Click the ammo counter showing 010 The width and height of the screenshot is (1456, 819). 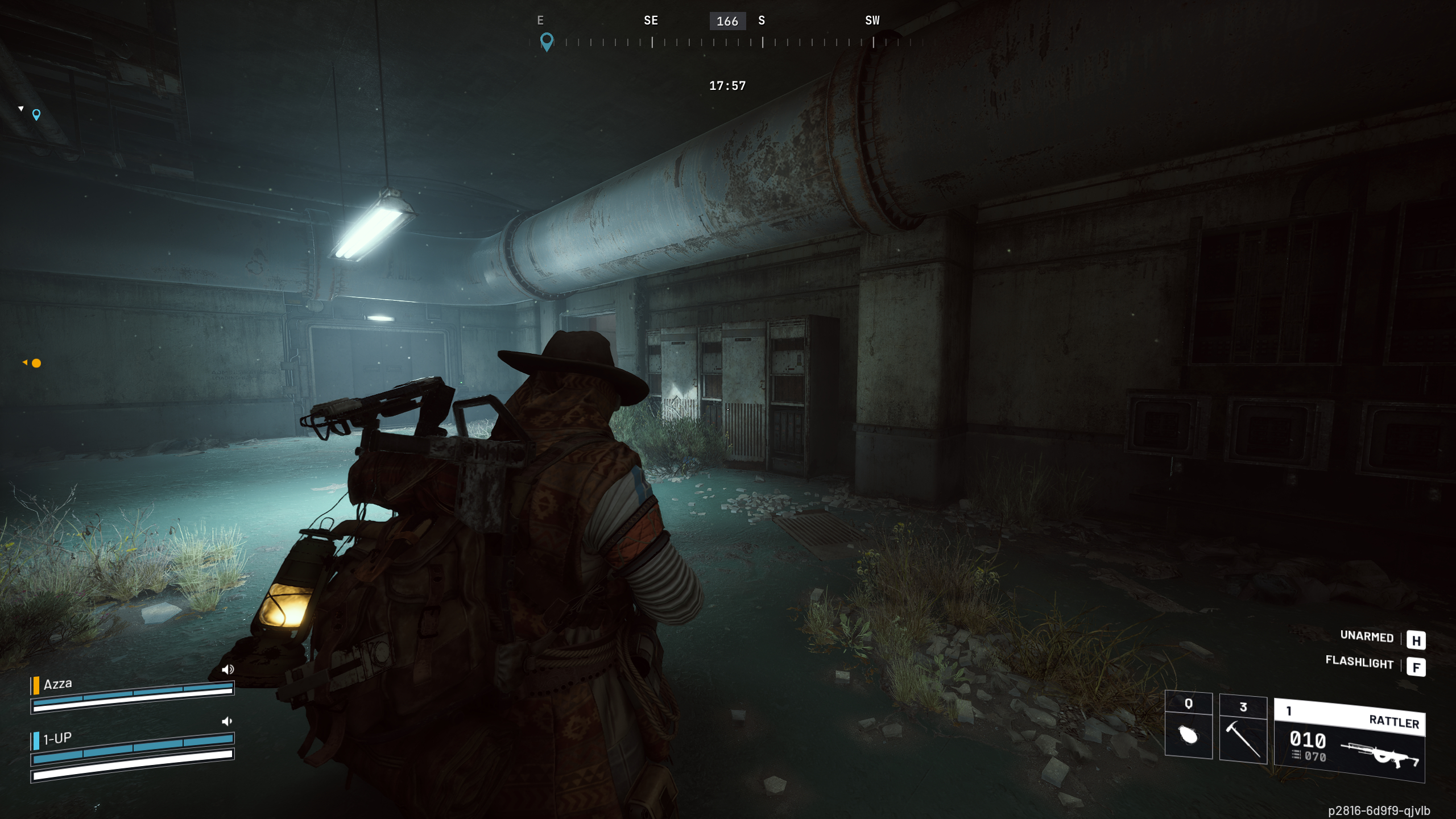click(x=1308, y=741)
